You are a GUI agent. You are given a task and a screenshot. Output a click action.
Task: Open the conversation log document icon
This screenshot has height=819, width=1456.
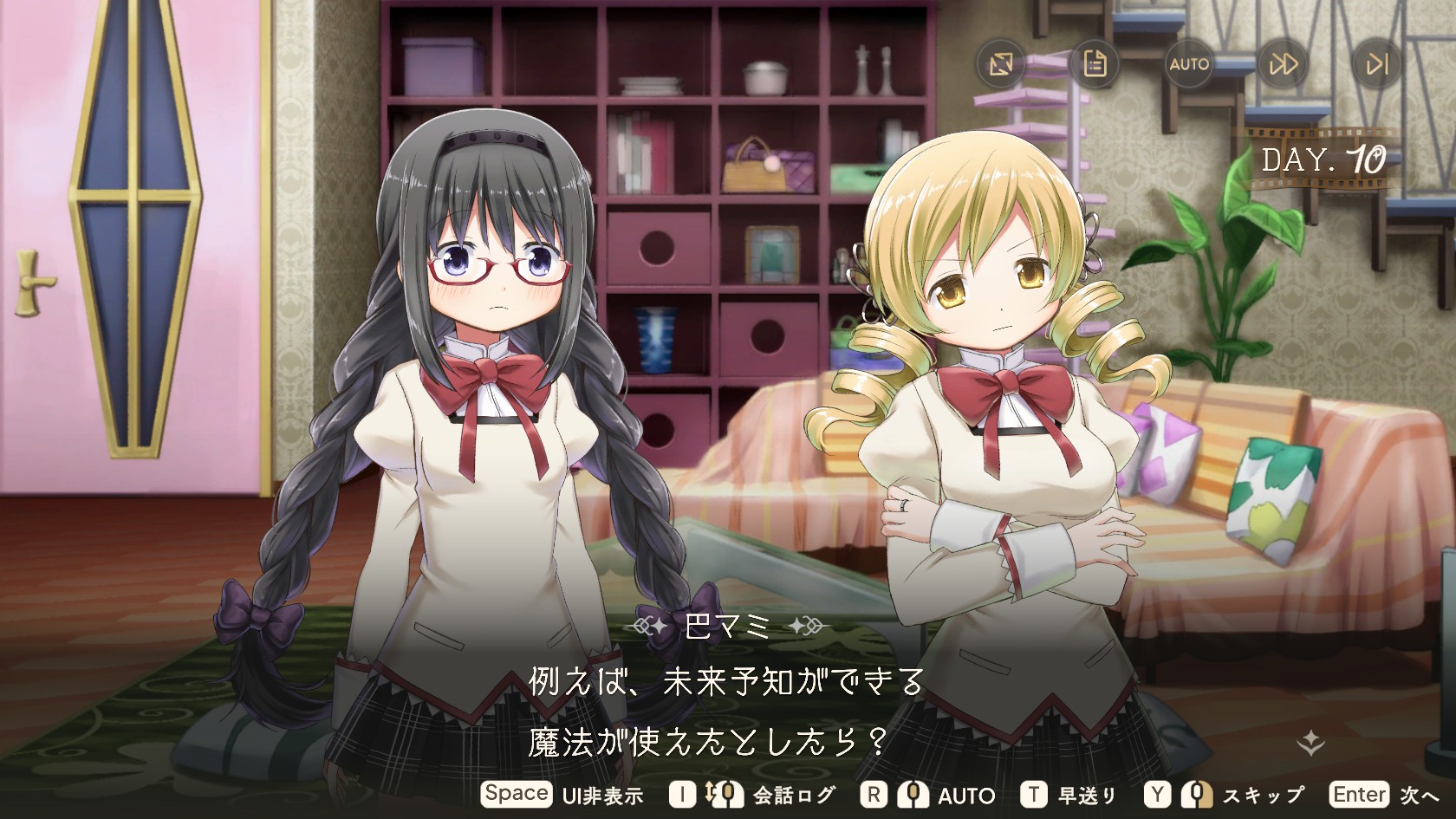[x=1095, y=64]
